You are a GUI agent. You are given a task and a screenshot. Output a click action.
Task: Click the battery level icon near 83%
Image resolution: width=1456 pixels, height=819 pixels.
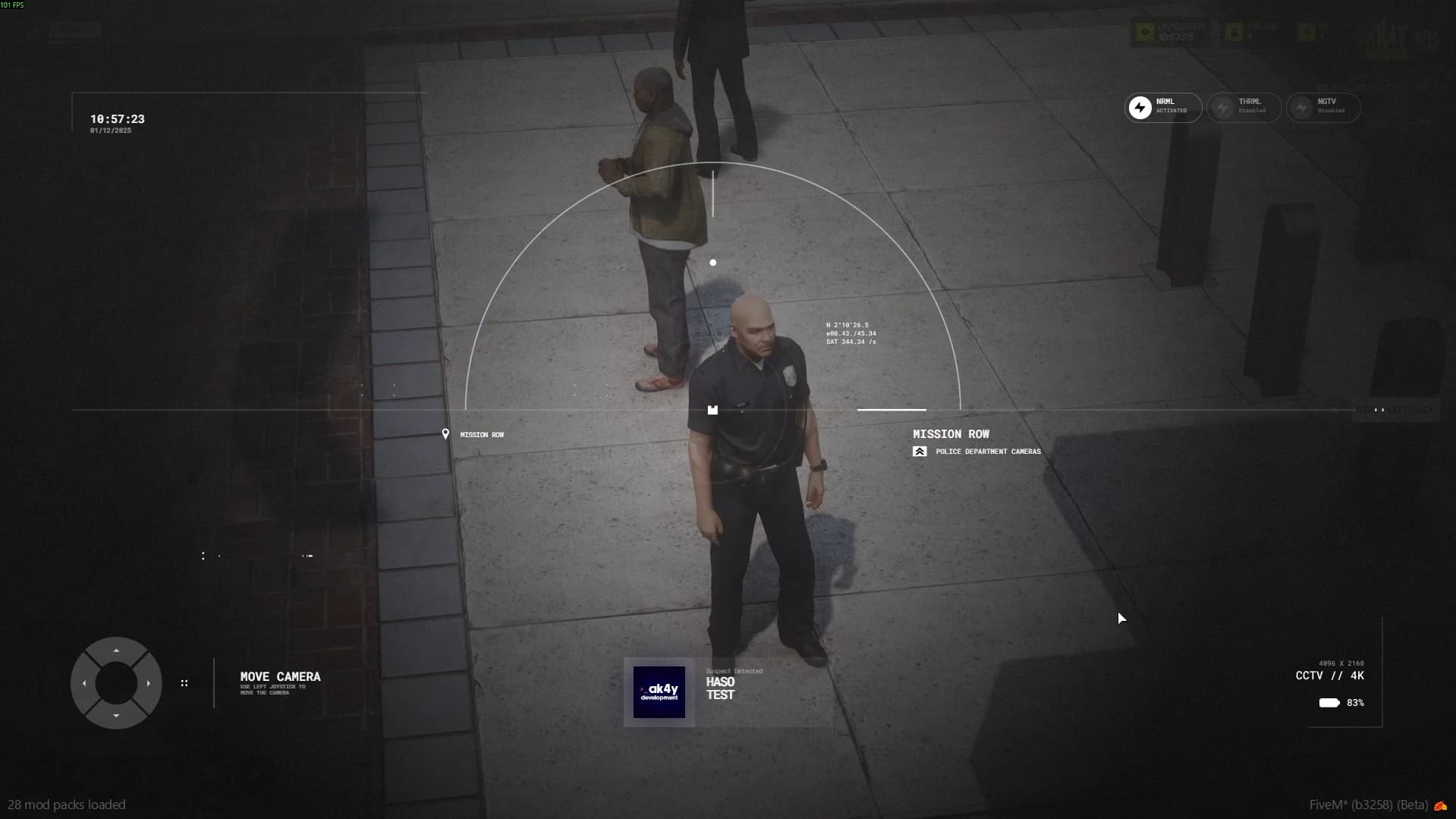(x=1329, y=703)
